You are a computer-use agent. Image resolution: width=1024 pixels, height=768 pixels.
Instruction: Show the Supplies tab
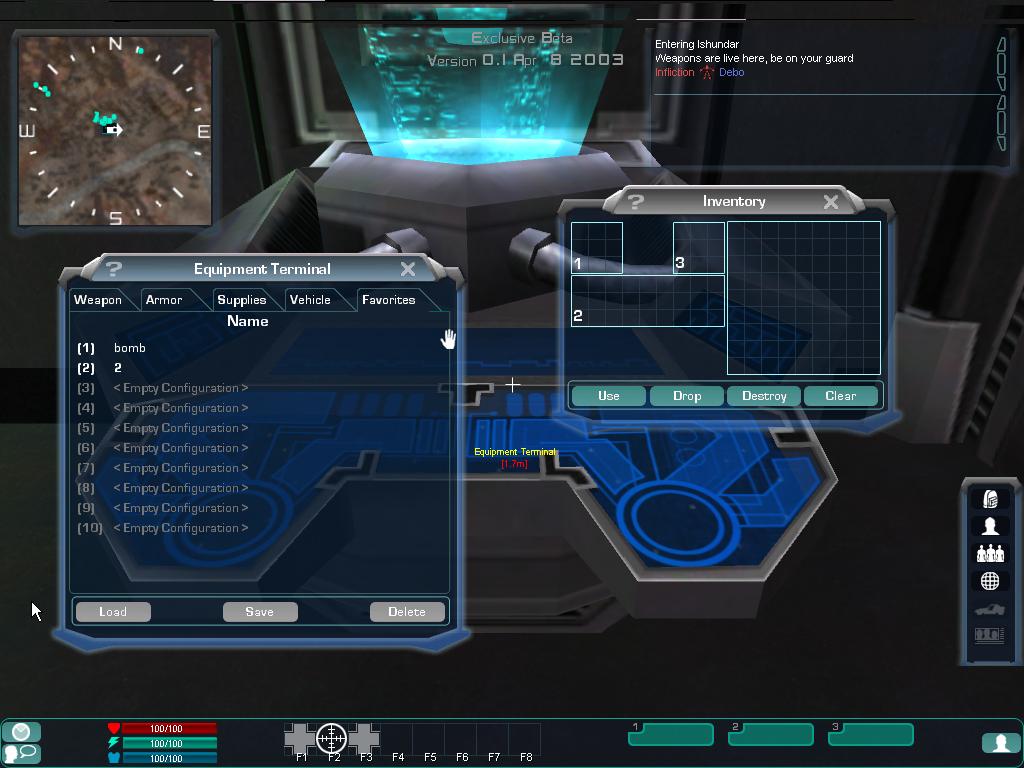pos(242,300)
